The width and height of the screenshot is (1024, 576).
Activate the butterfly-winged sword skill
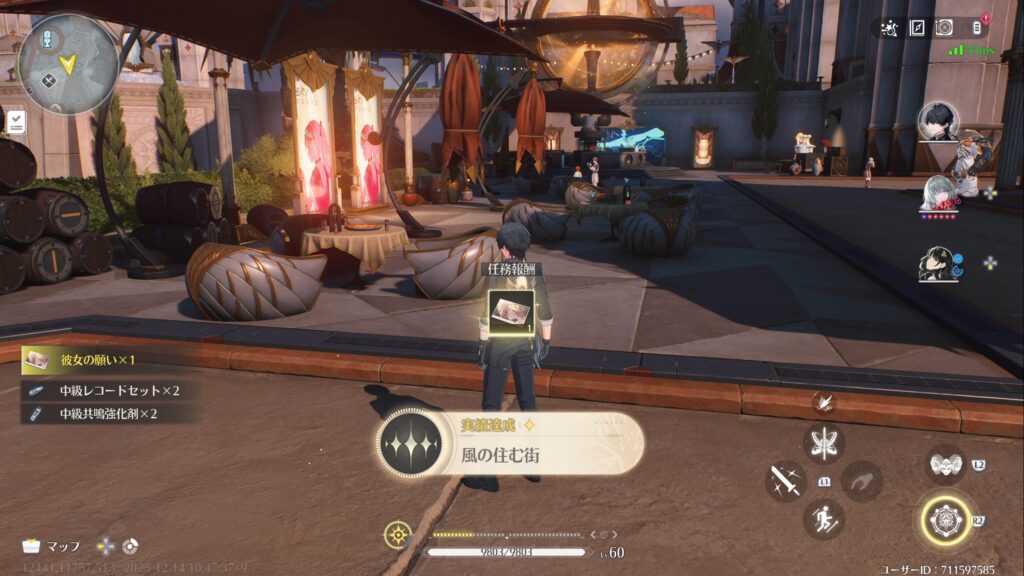click(824, 443)
